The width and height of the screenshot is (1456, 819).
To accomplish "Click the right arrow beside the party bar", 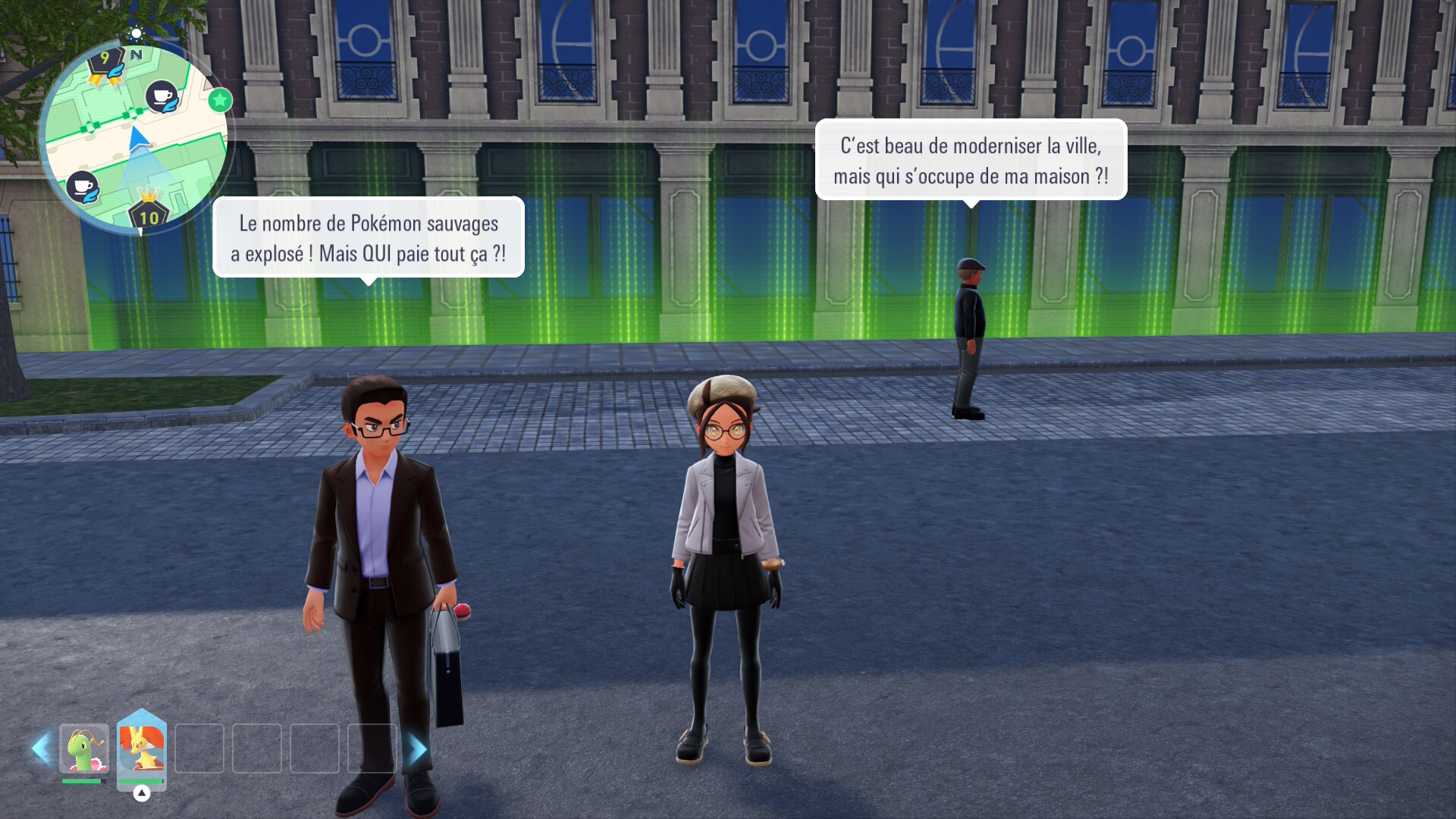I will pyautogui.click(x=416, y=749).
